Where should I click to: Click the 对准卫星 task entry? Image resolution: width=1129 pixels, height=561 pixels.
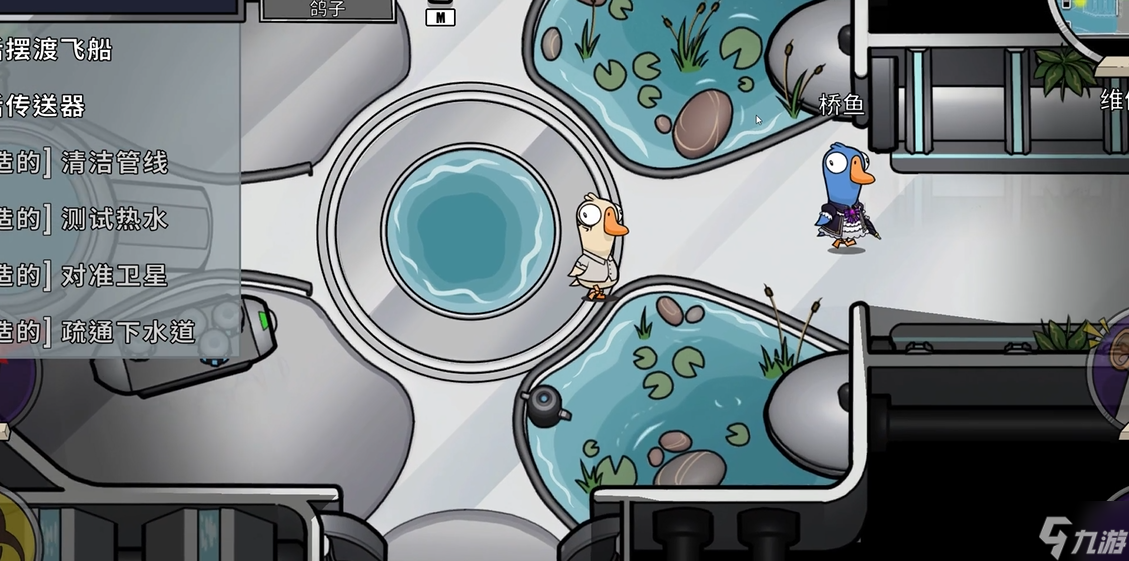[x=114, y=275]
